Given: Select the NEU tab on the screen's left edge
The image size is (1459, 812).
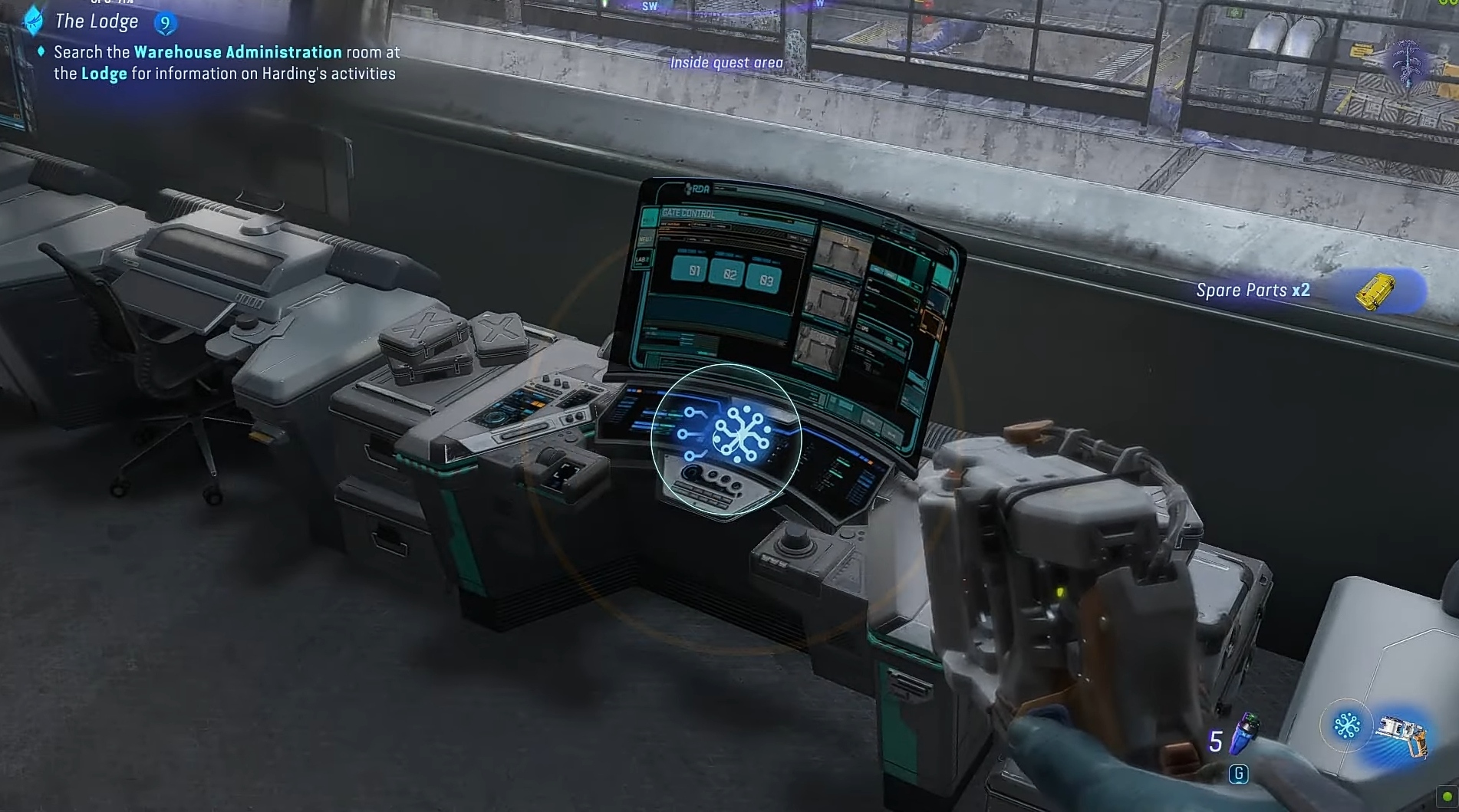Looking at the screenshot, I should click(x=646, y=238).
